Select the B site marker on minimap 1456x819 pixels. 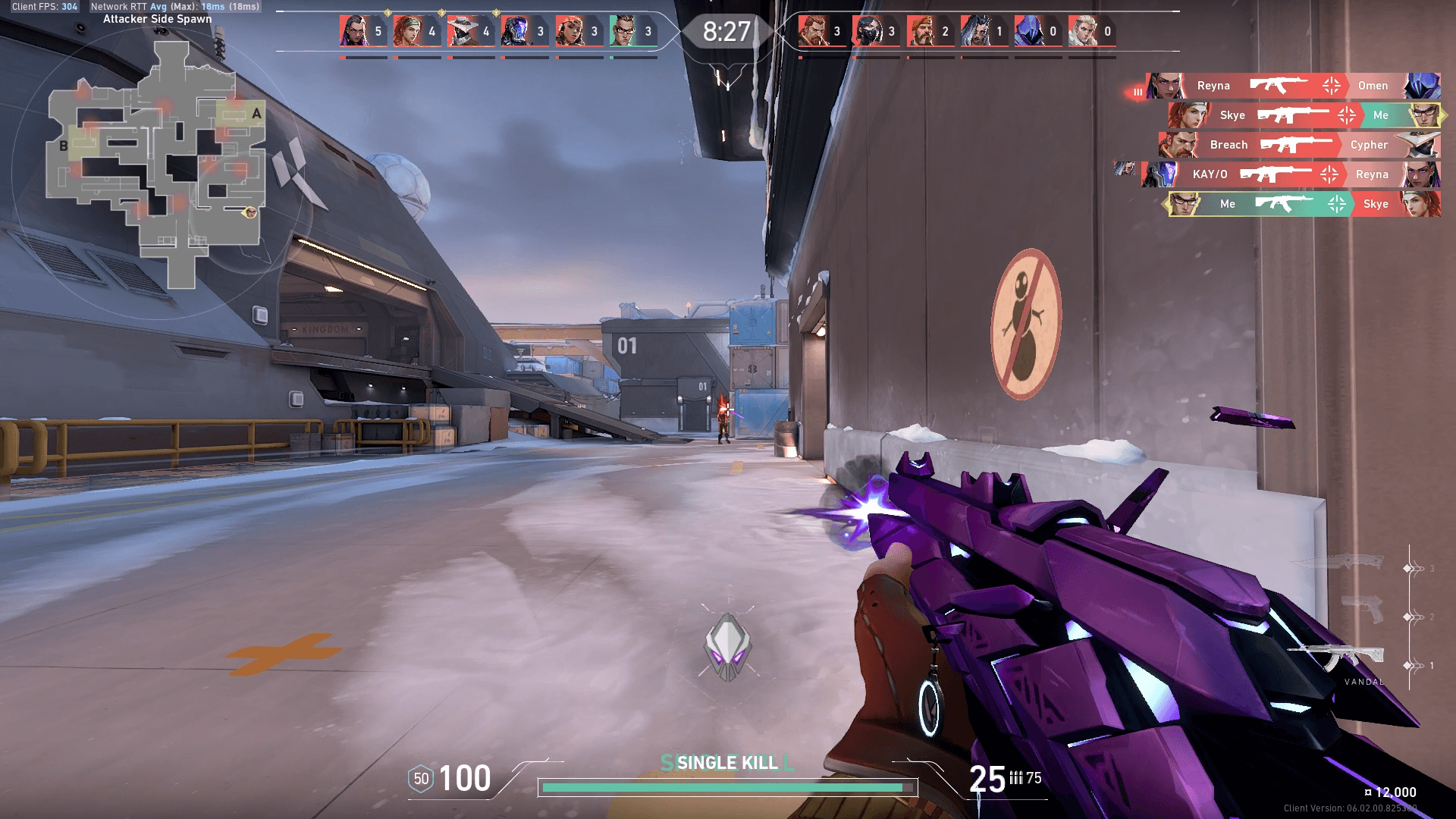[64, 146]
